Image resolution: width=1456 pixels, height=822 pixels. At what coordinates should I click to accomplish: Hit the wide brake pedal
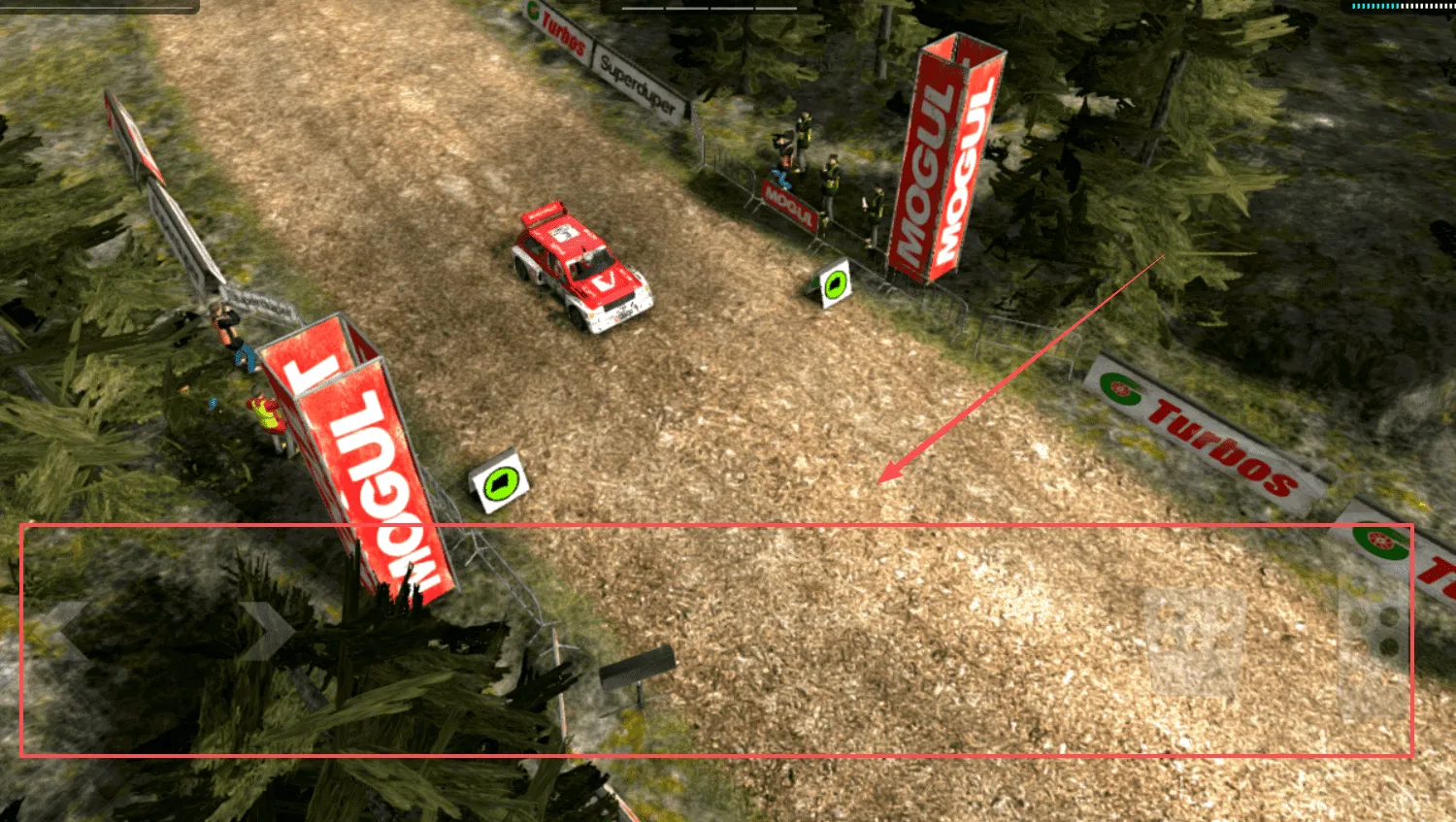pyautogui.click(x=1194, y=641)
